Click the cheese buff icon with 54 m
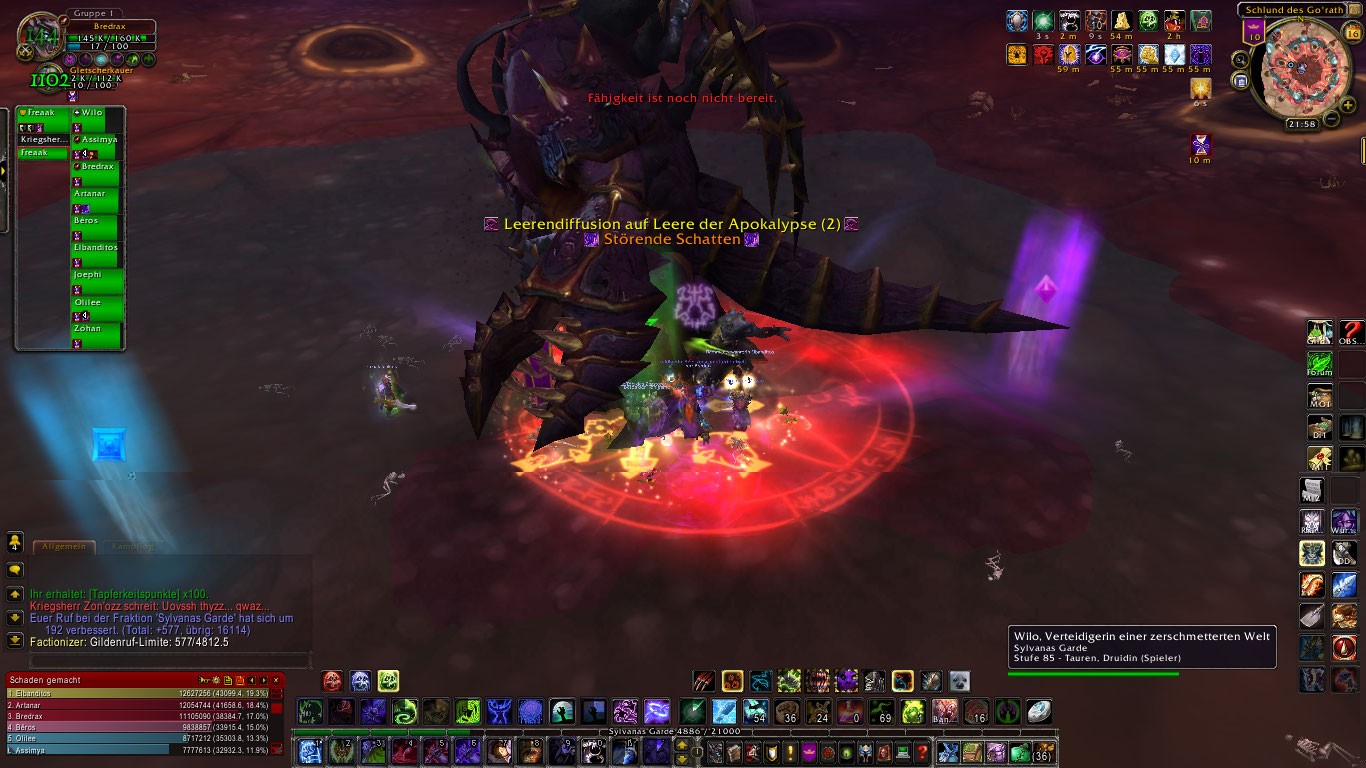This screenshot has width=1366, height=768. [x=1122, y=21]
